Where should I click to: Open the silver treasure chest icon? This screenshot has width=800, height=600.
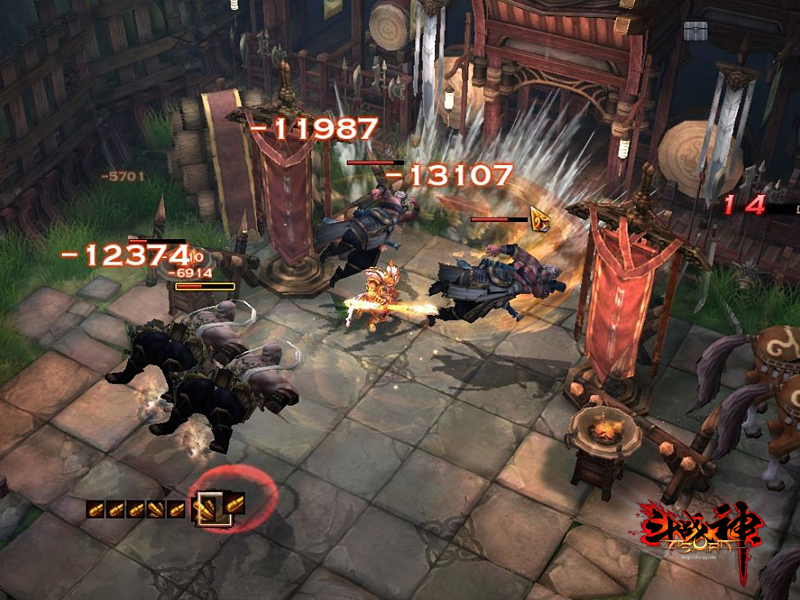tap(695, 30)
